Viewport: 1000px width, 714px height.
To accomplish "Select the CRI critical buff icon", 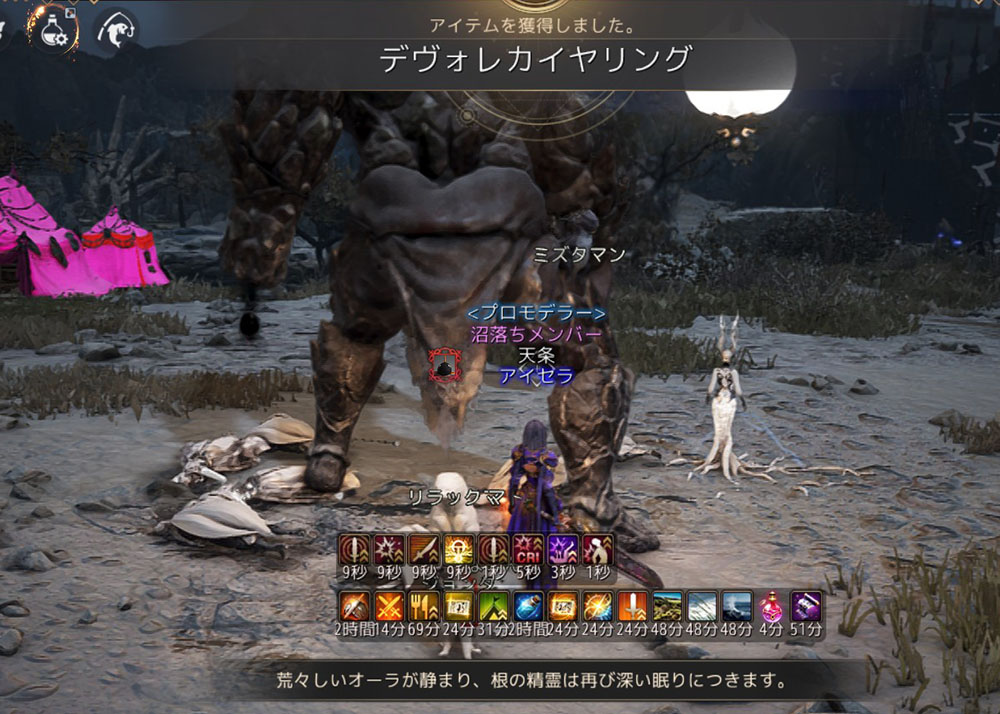I will [528, 551].
